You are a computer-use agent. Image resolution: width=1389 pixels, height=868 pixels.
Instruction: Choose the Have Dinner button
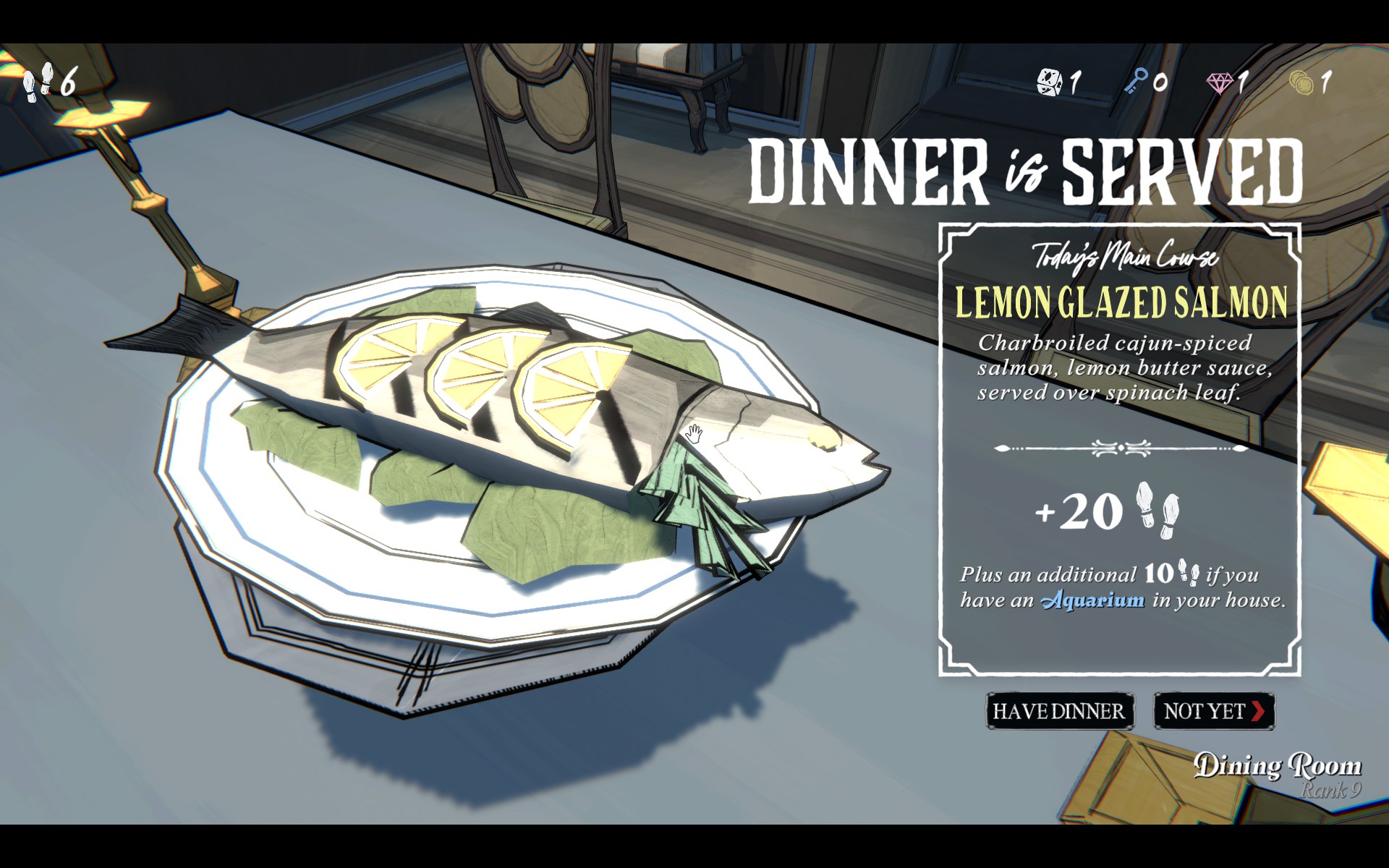click(x=1059, y=711)
